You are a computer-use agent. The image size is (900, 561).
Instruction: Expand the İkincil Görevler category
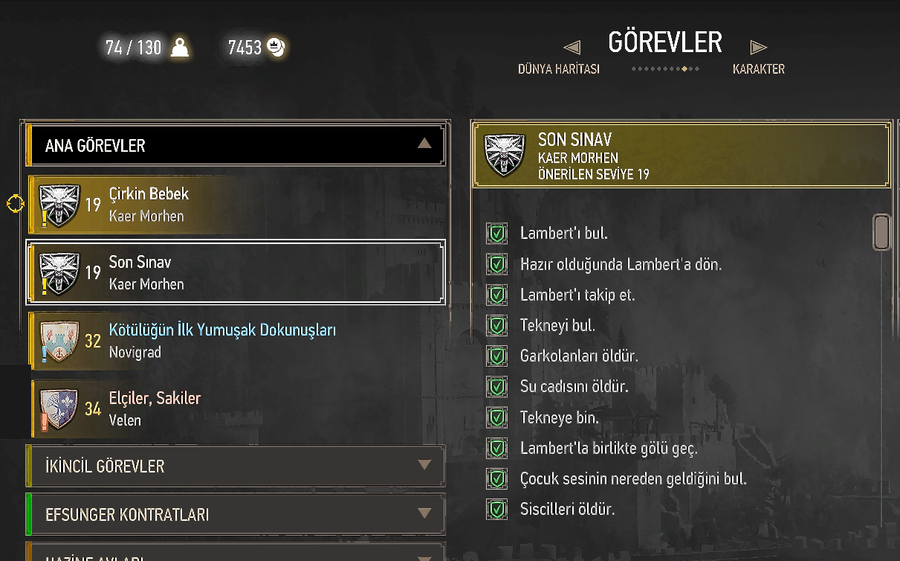(x=236, y=466)
